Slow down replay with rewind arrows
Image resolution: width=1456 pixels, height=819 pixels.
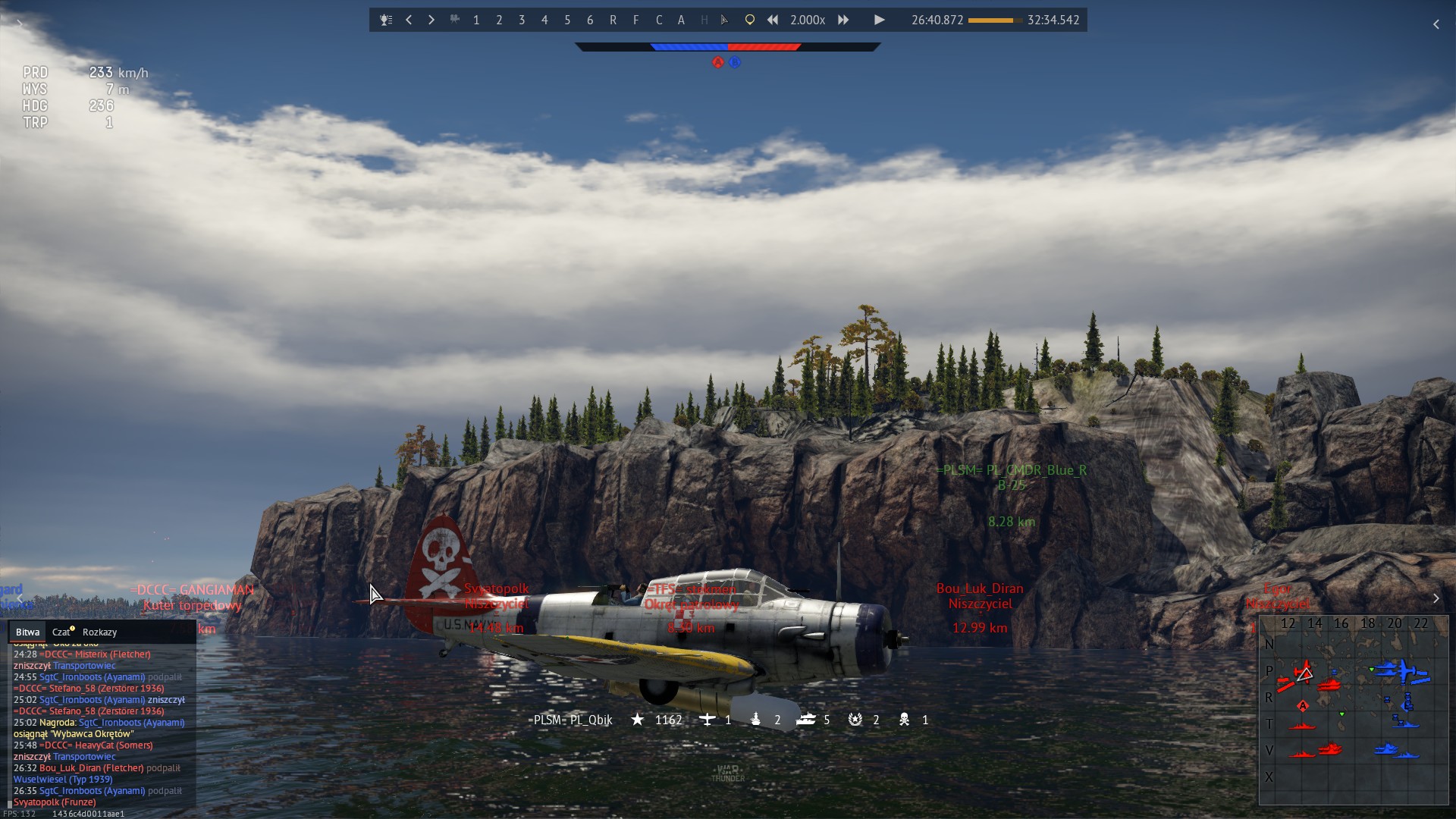[772, 20]
